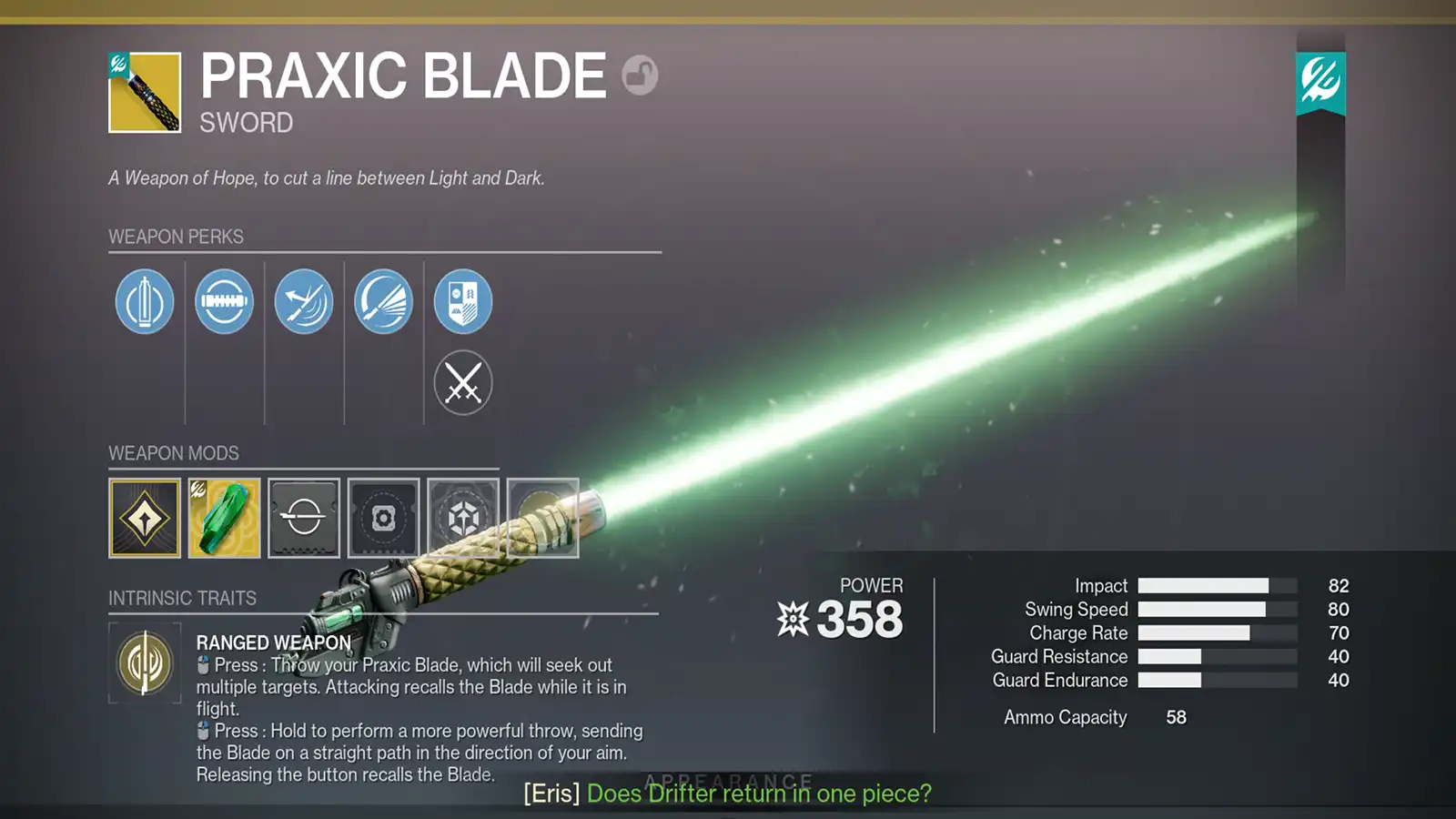Open the circular blade mod slot
The height and width of the screenshot is (819, 1456).
click(x=304, y=519)
